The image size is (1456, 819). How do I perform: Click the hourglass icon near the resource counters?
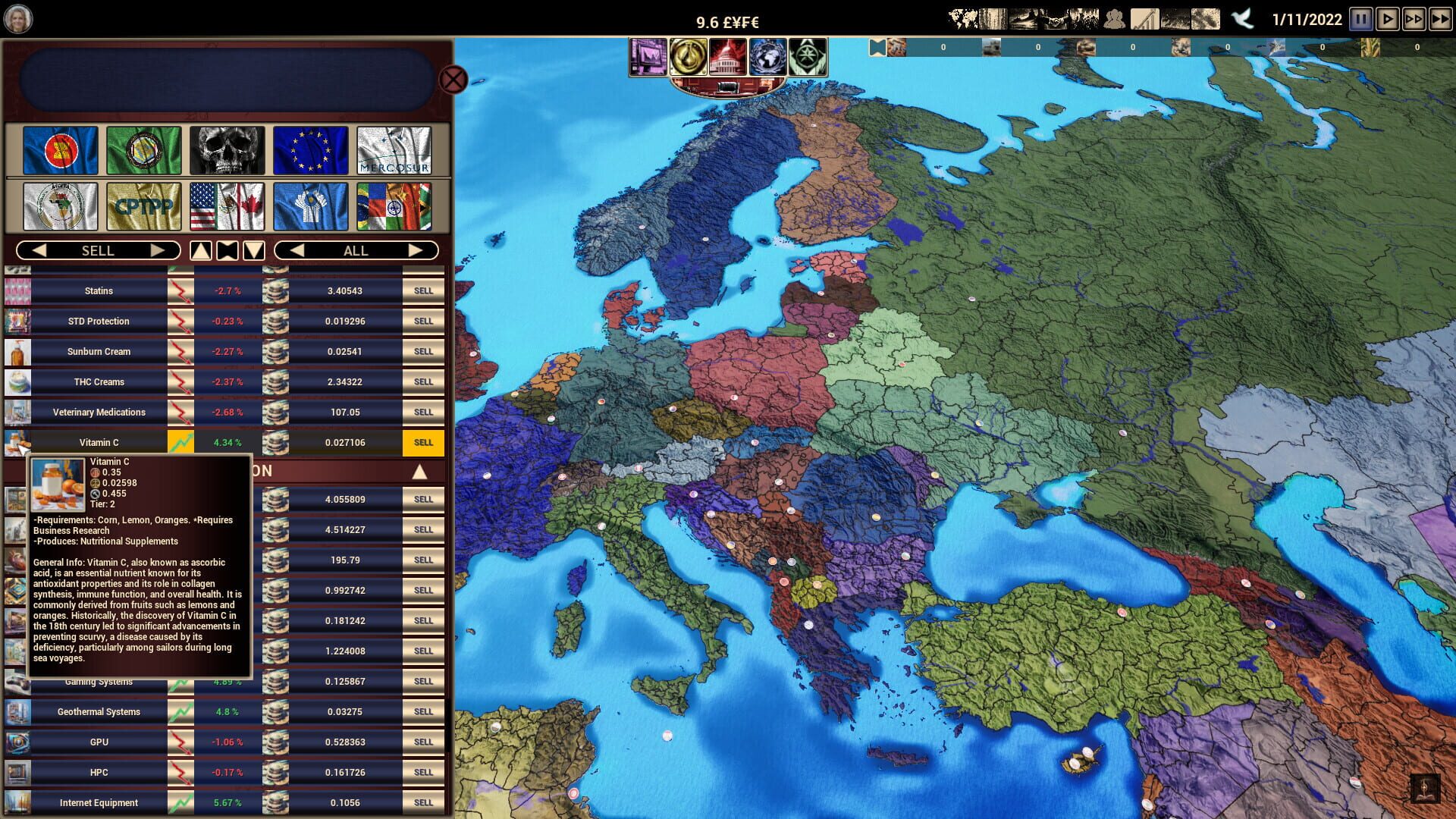tap(878, 46)
